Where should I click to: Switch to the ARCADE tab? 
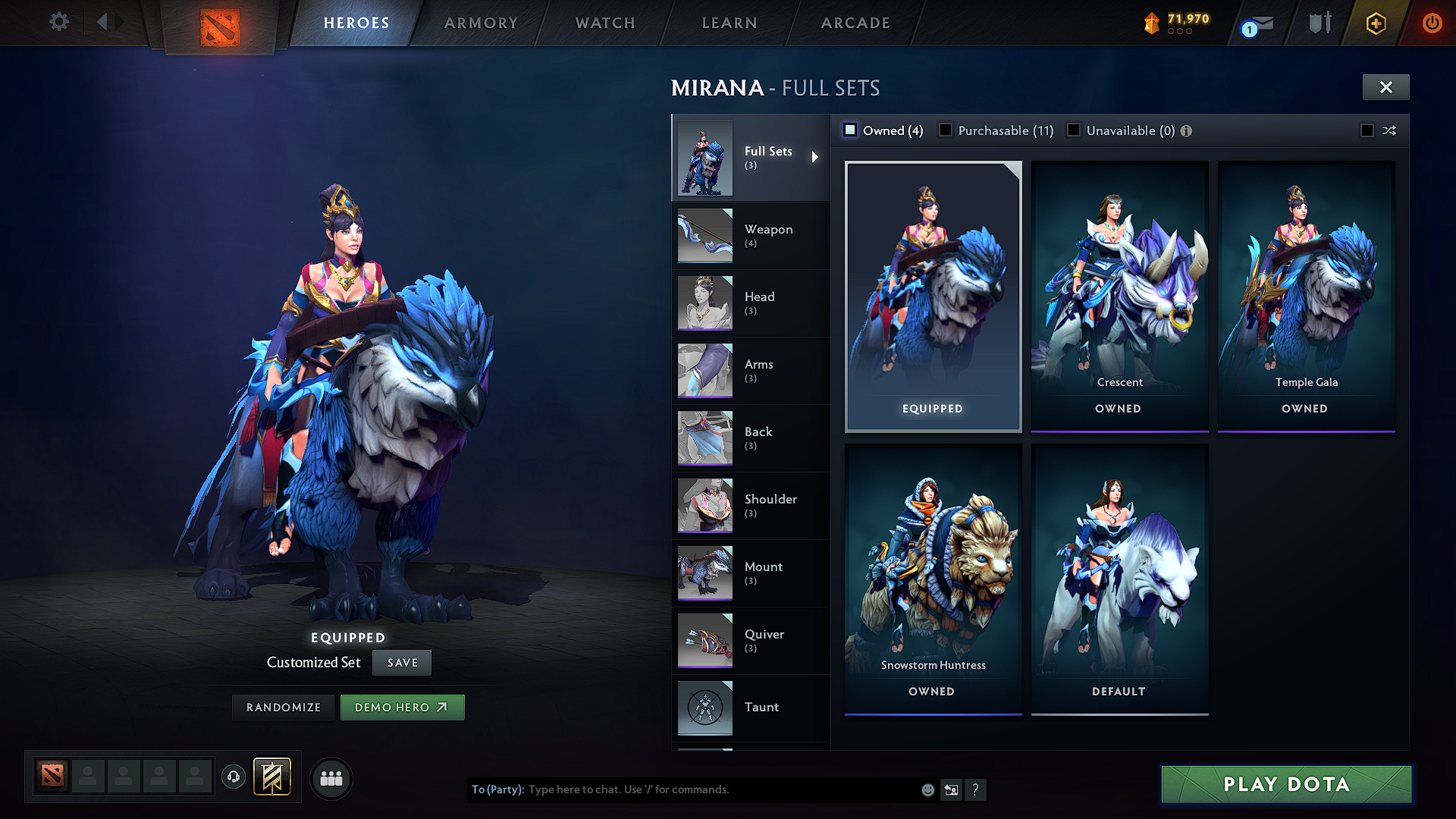point(855,23)
